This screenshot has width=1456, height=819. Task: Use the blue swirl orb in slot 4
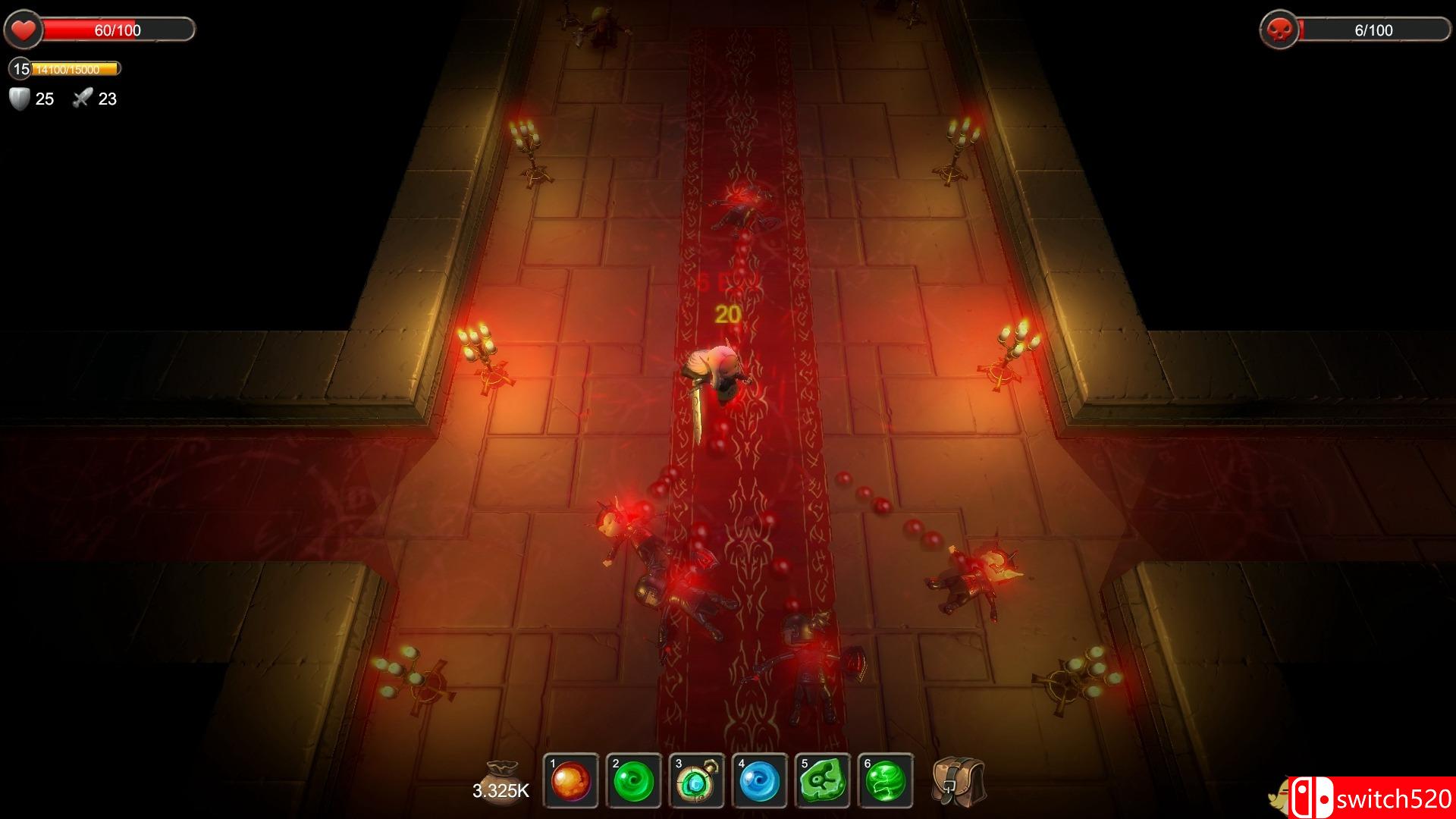(760, 781)
